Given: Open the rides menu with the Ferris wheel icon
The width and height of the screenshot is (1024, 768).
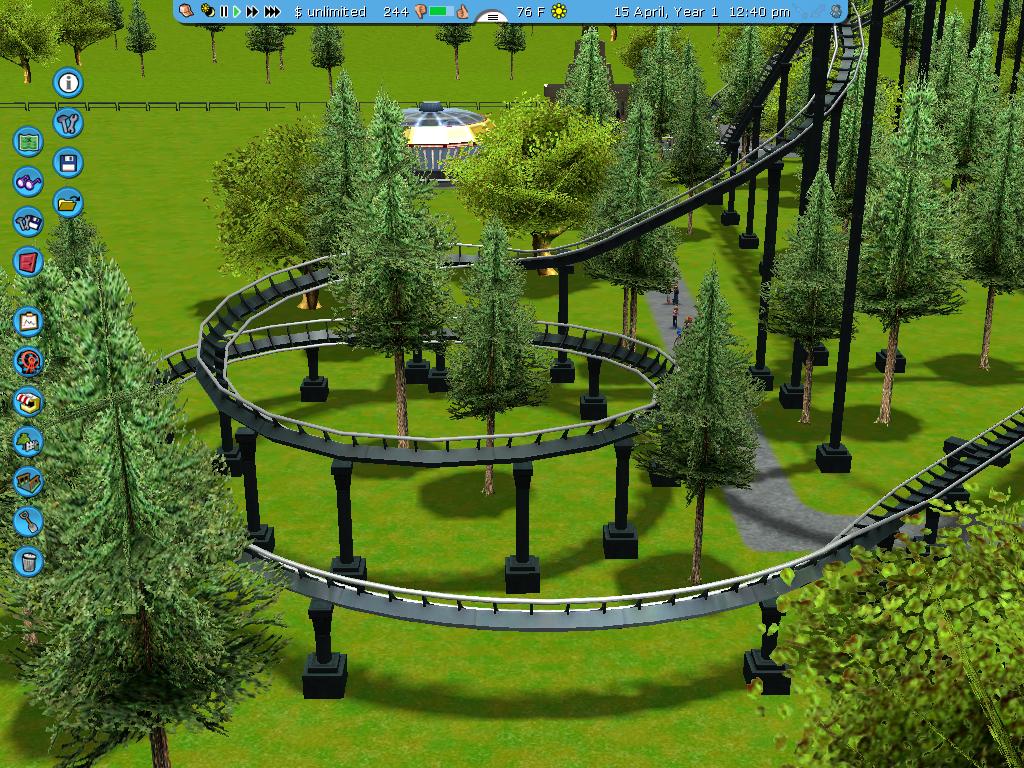Looking at the screenshot, I should point(29,362).
